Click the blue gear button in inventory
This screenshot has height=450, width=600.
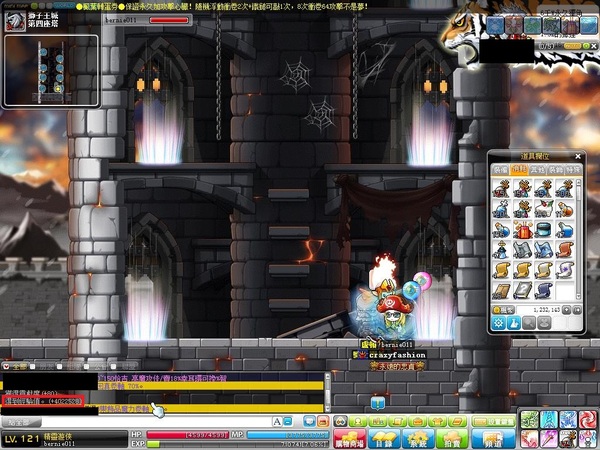tap(499, 324)
